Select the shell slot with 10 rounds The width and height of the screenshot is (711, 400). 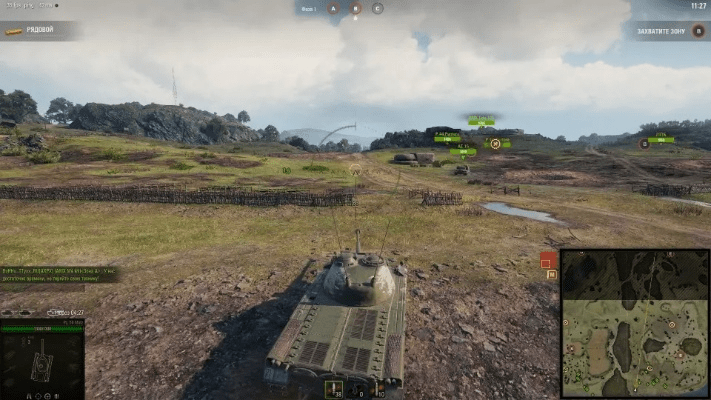[x=380, y=389]
